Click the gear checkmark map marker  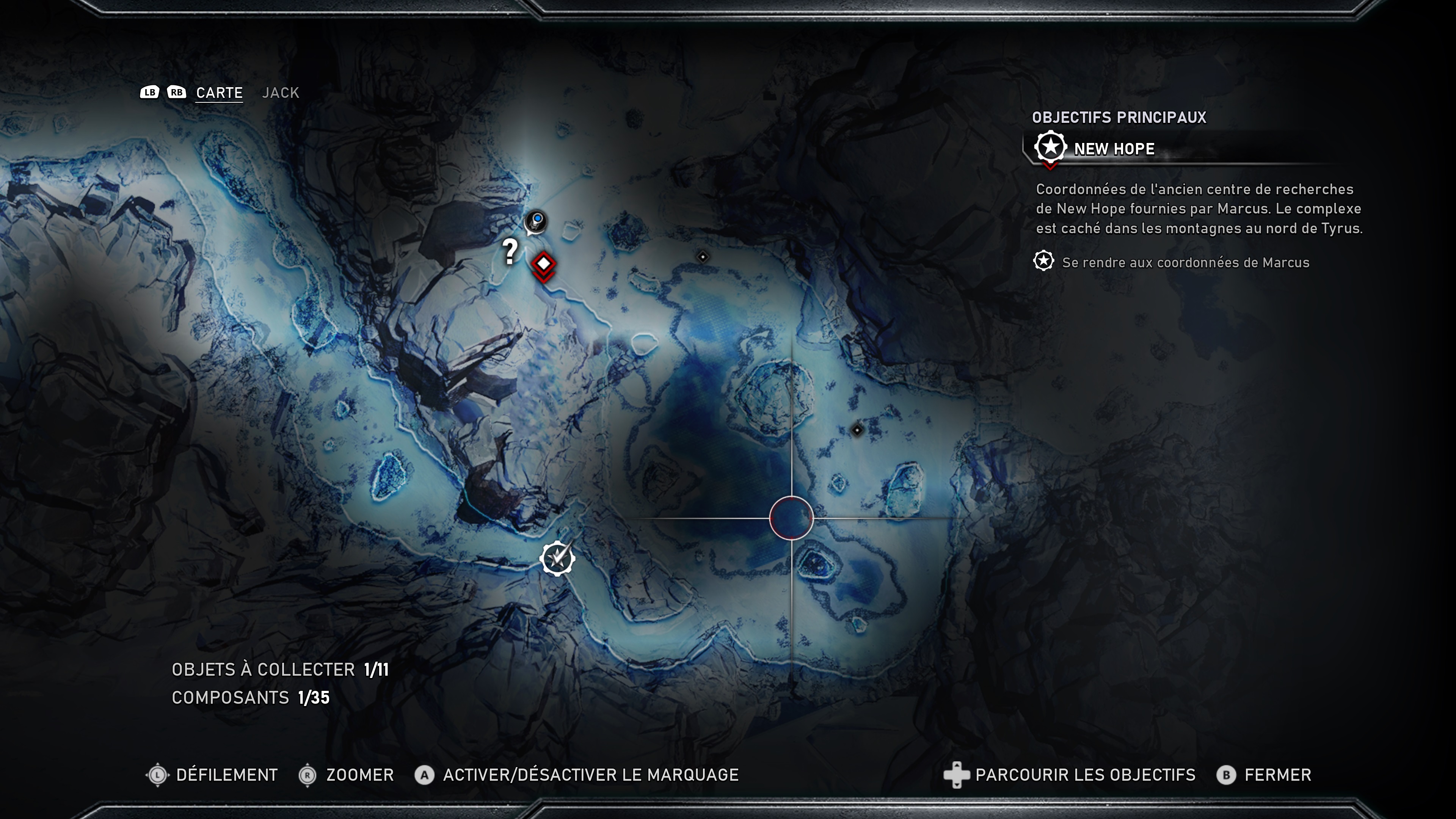pyautogui.click(x=557, y=559)
